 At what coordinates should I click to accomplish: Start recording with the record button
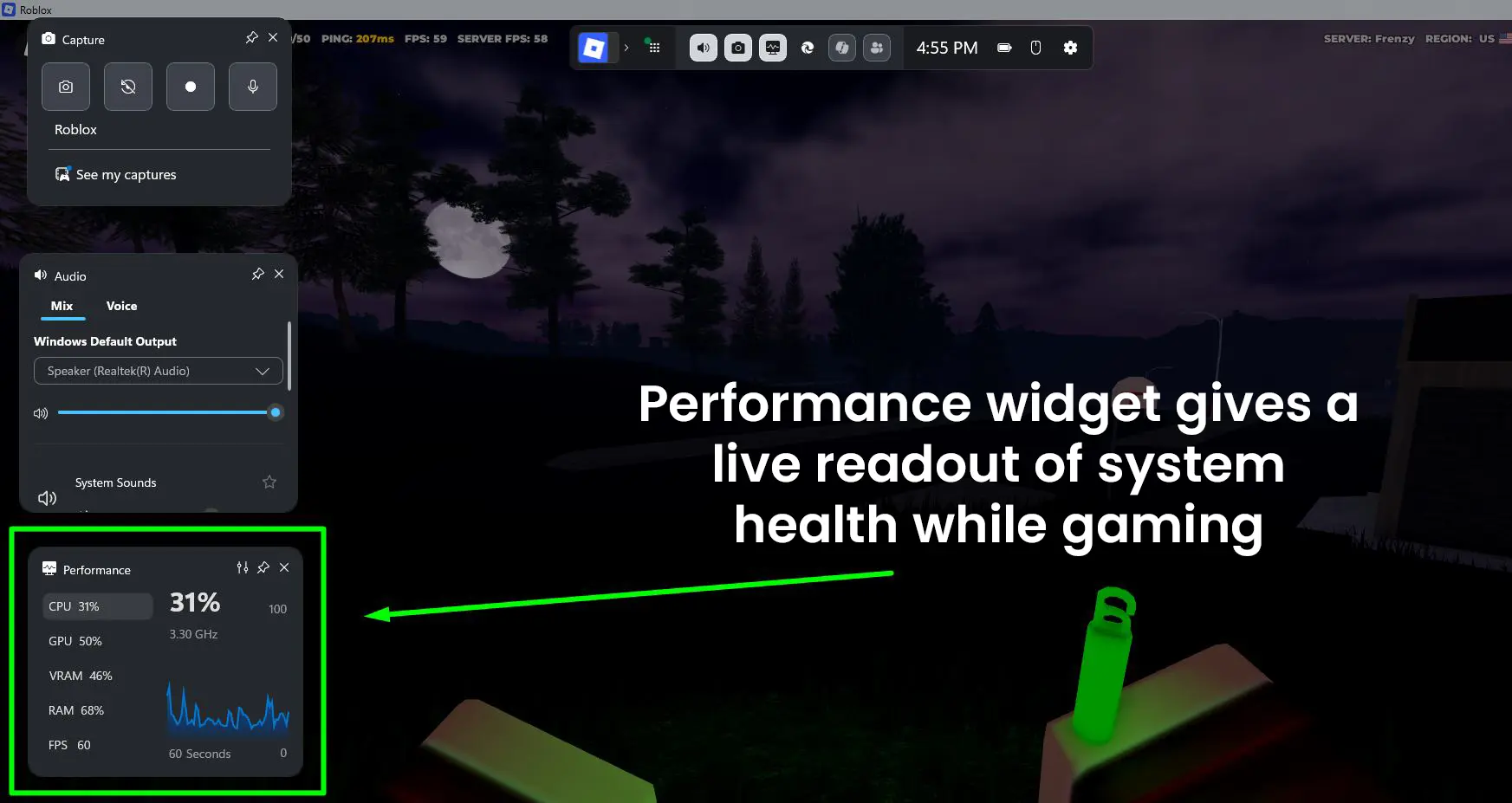coord(190,87)
